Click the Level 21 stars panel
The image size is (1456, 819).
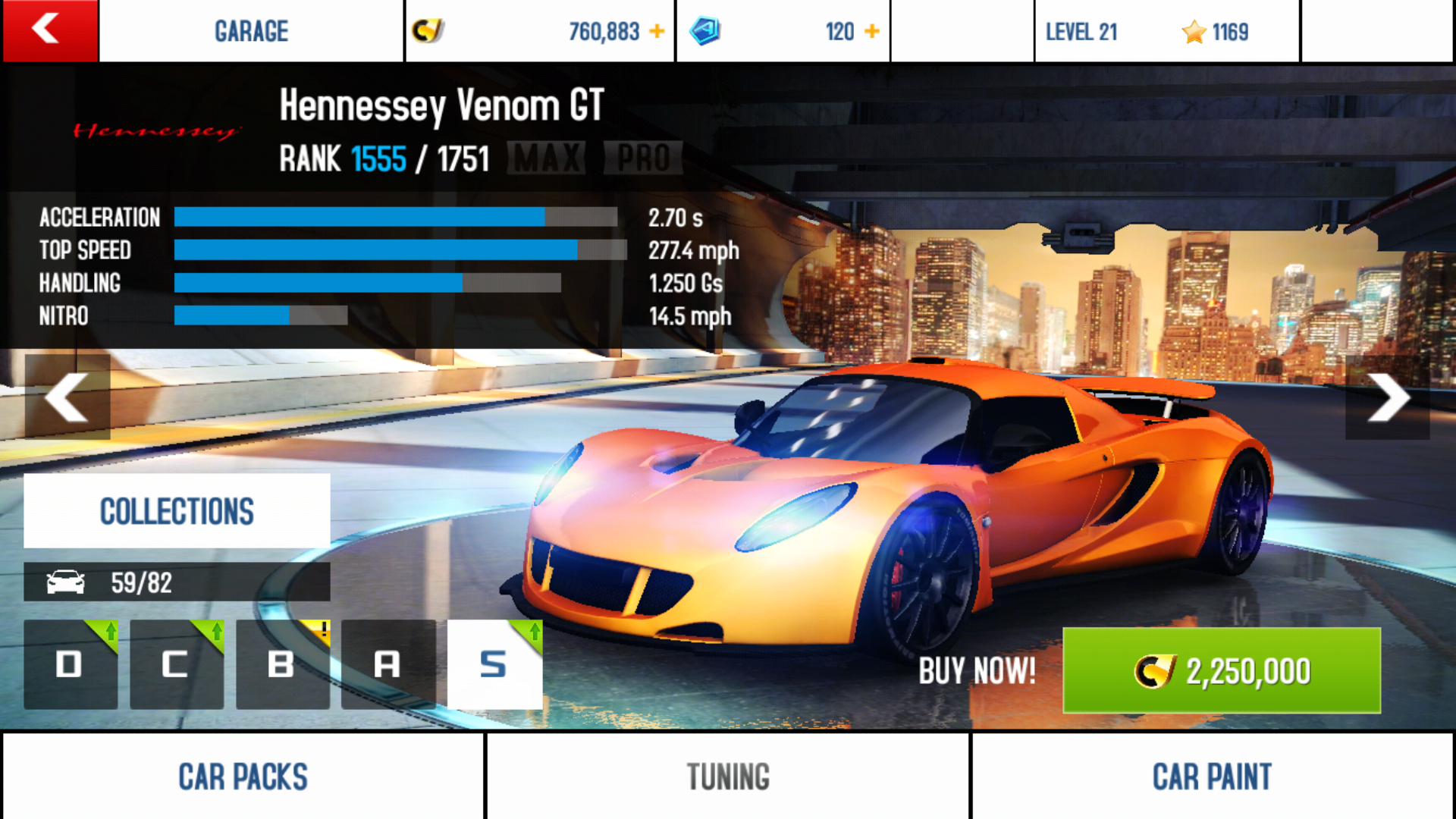point(1166,31)
